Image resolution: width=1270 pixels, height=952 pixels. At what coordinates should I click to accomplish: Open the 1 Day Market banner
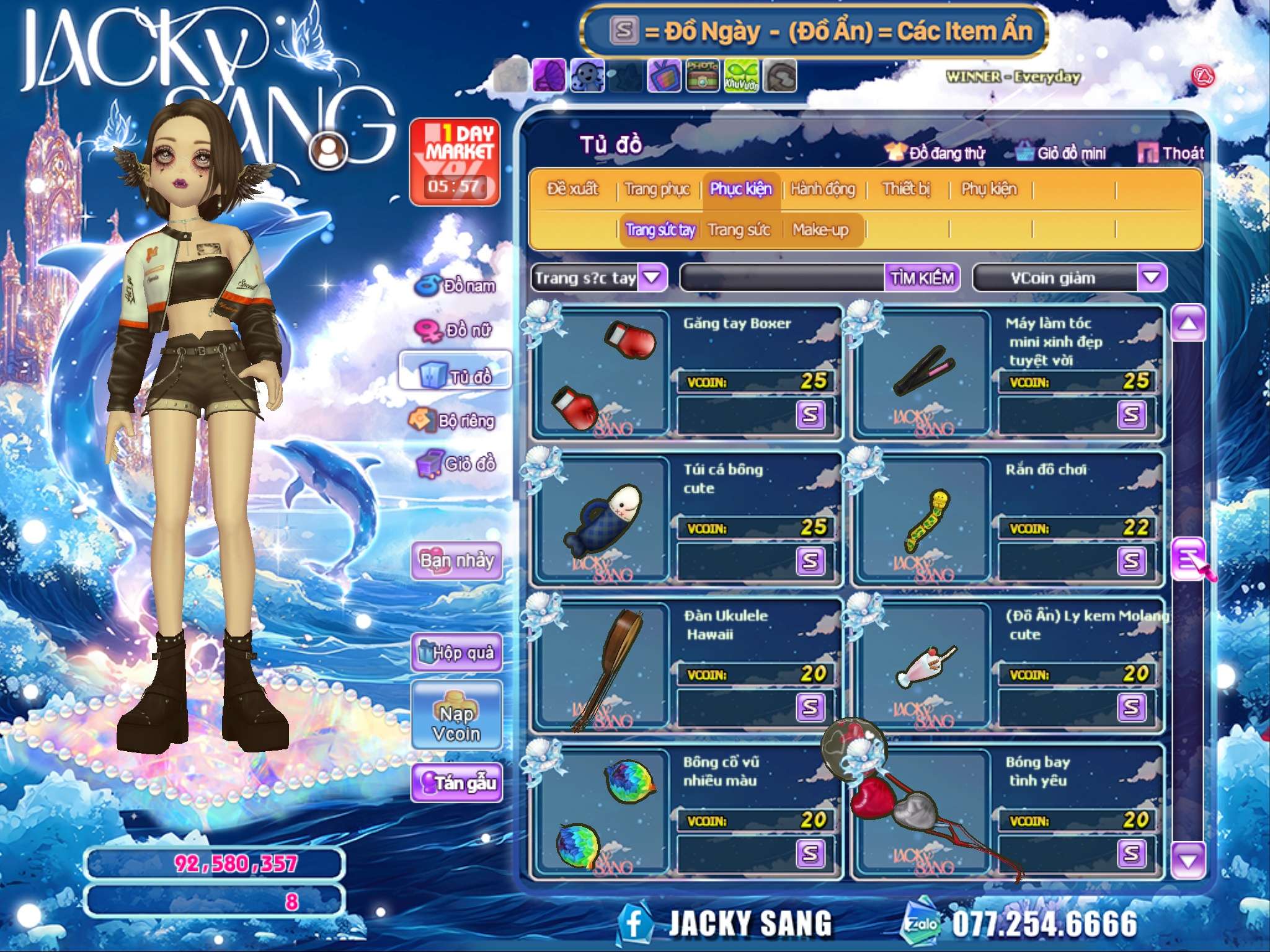[x=455, y=161]
